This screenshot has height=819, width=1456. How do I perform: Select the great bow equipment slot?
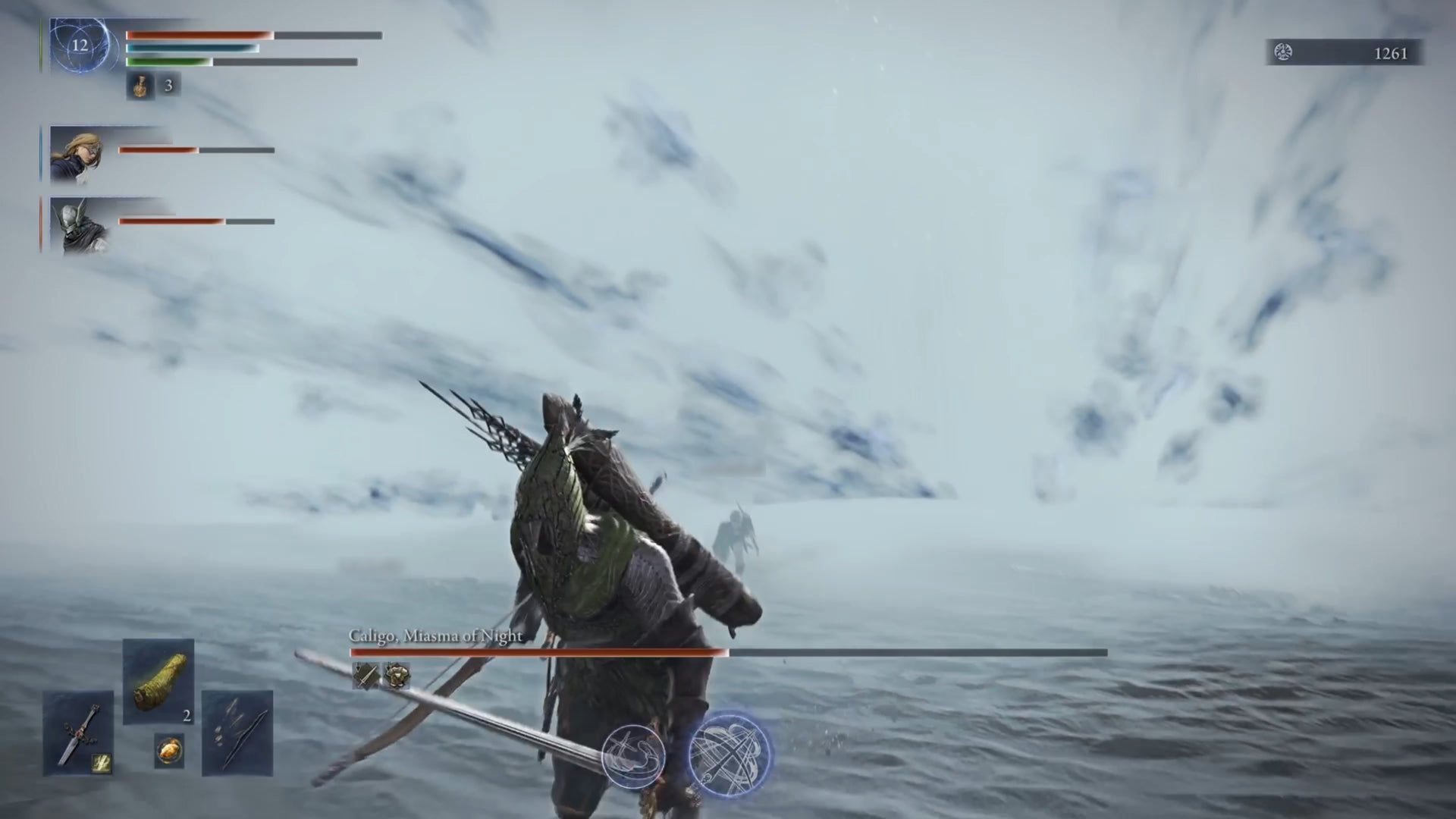point(238,732)
